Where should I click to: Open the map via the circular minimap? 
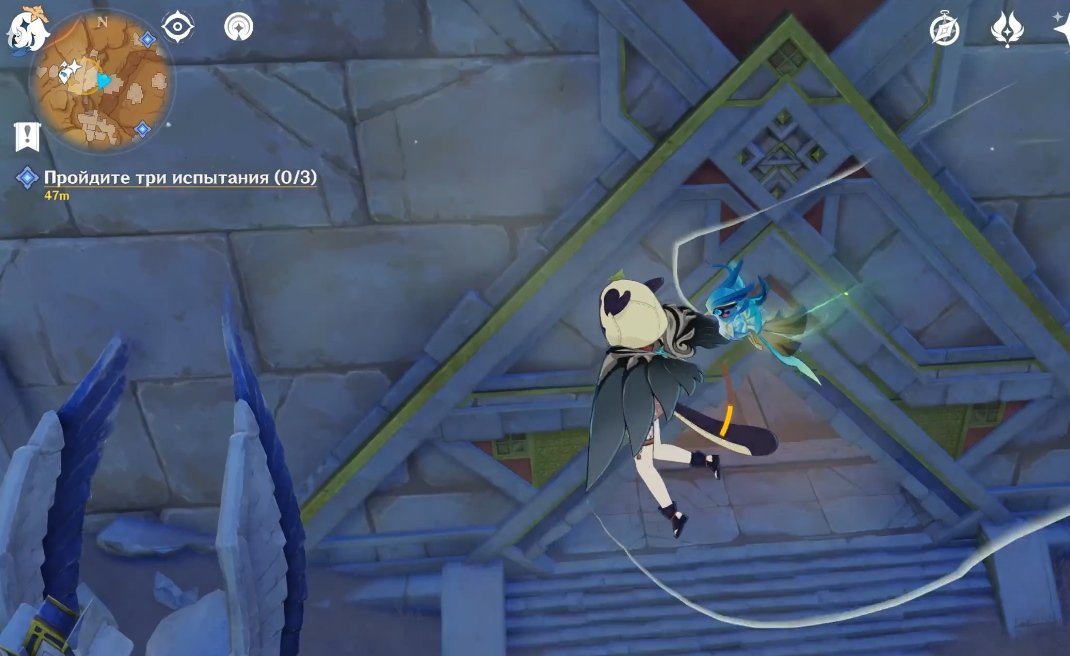(x=101, y=84)
